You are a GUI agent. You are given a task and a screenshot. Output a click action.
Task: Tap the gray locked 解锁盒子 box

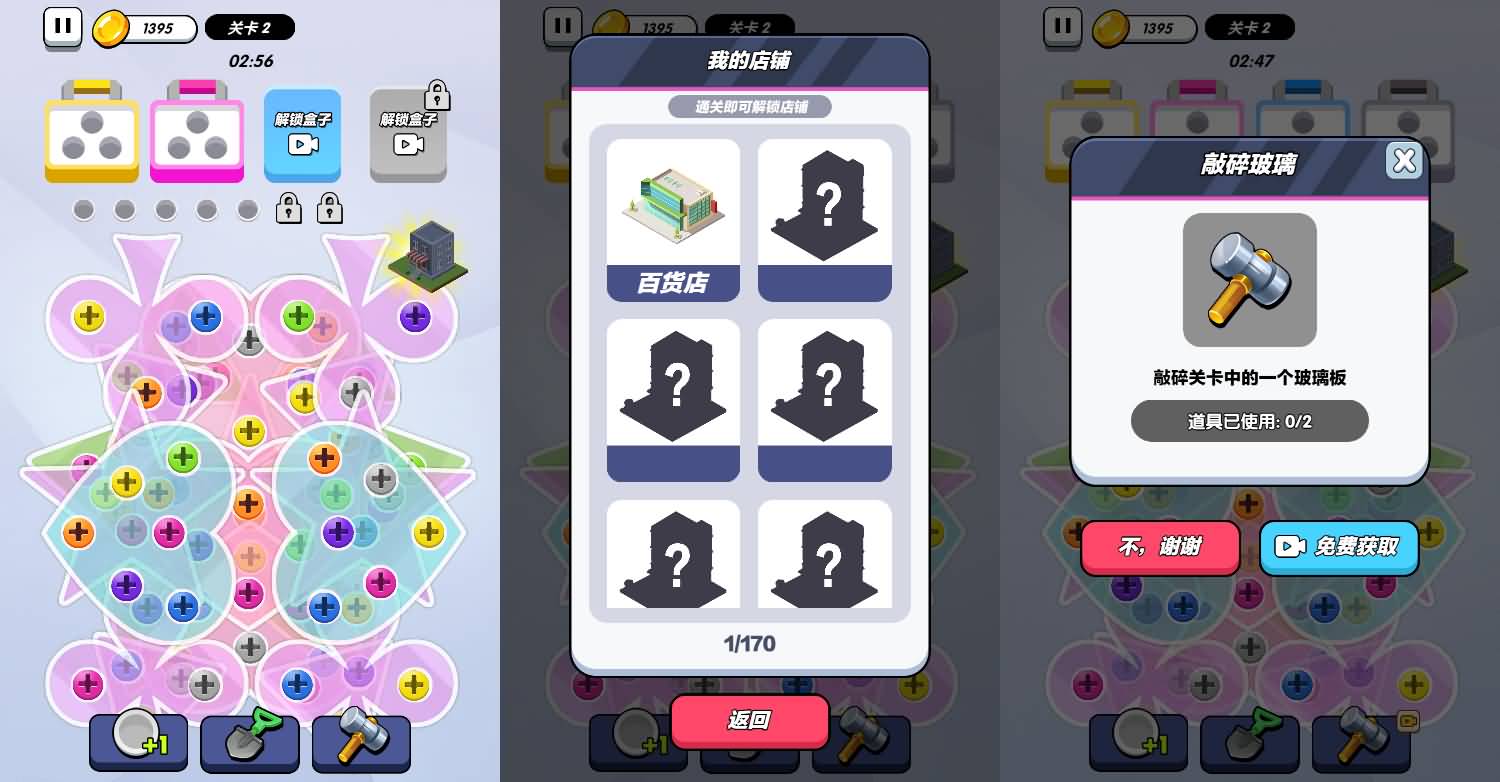408,136
